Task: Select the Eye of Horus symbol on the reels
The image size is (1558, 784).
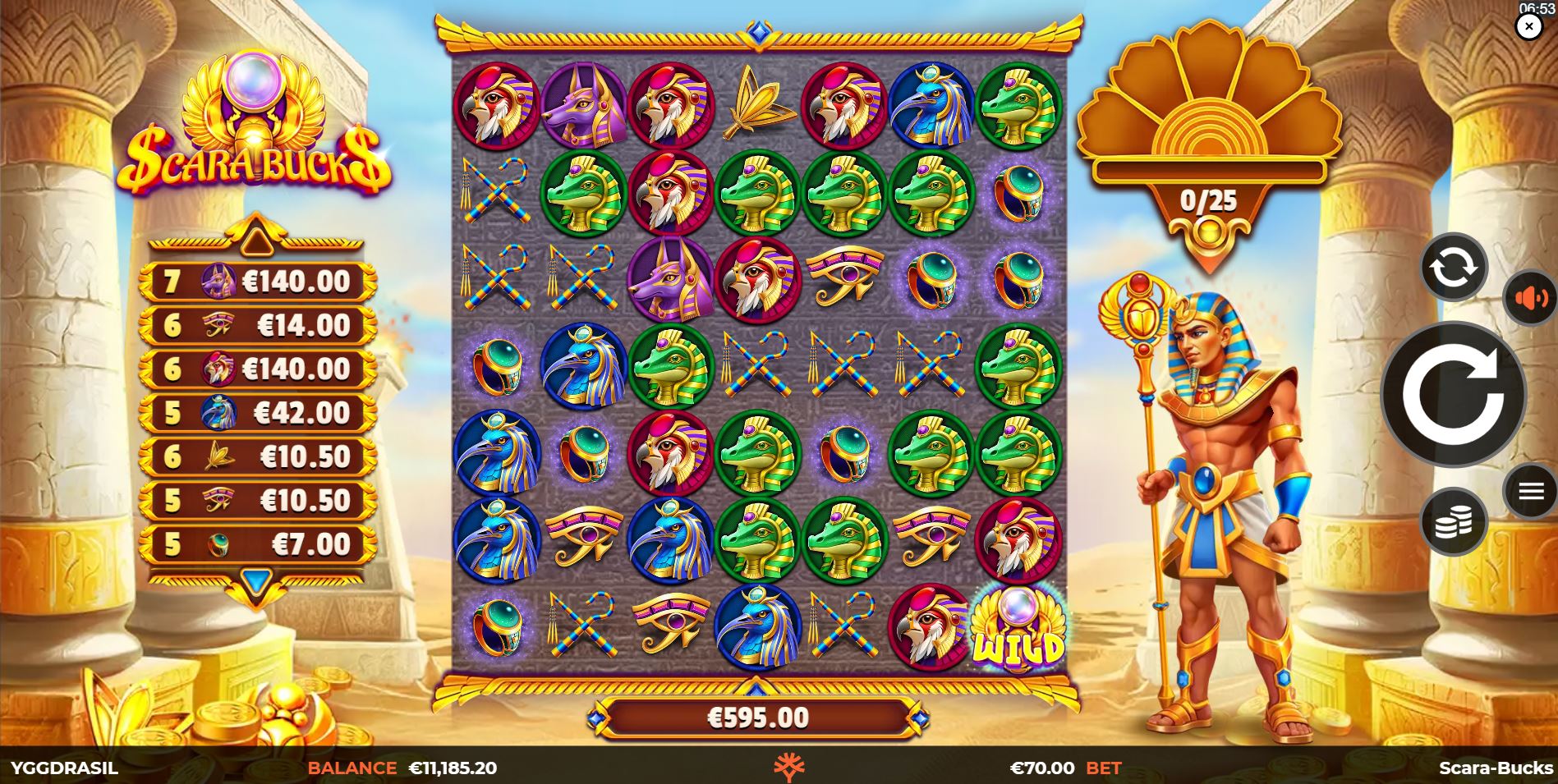Action: pyautogui.click(x=844, y=273)
